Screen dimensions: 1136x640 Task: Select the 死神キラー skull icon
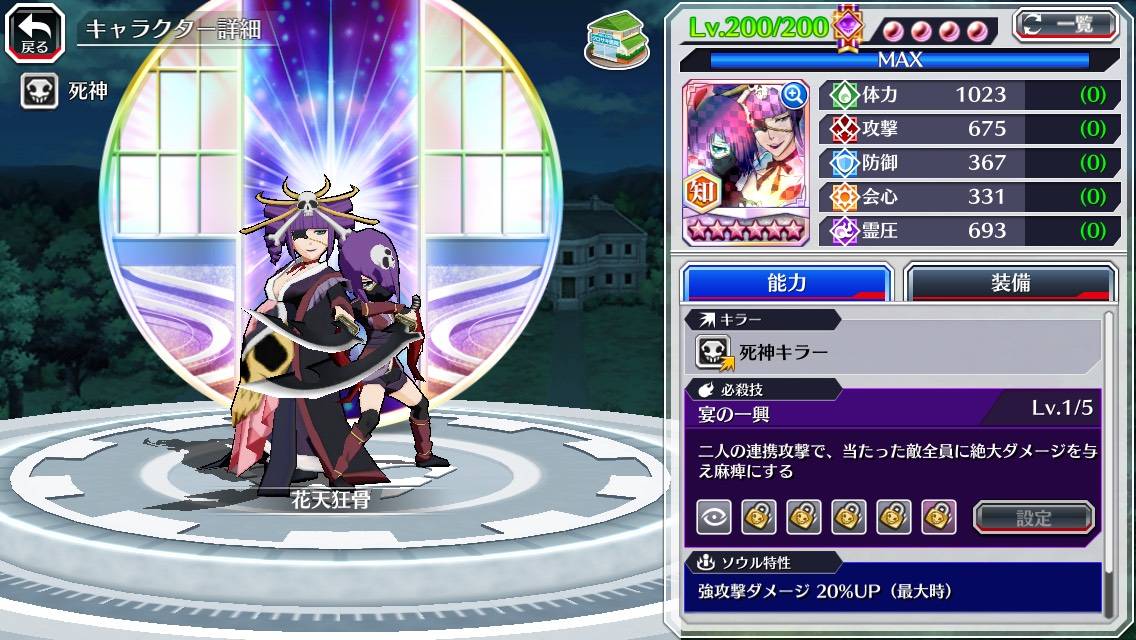click(714, 352)
